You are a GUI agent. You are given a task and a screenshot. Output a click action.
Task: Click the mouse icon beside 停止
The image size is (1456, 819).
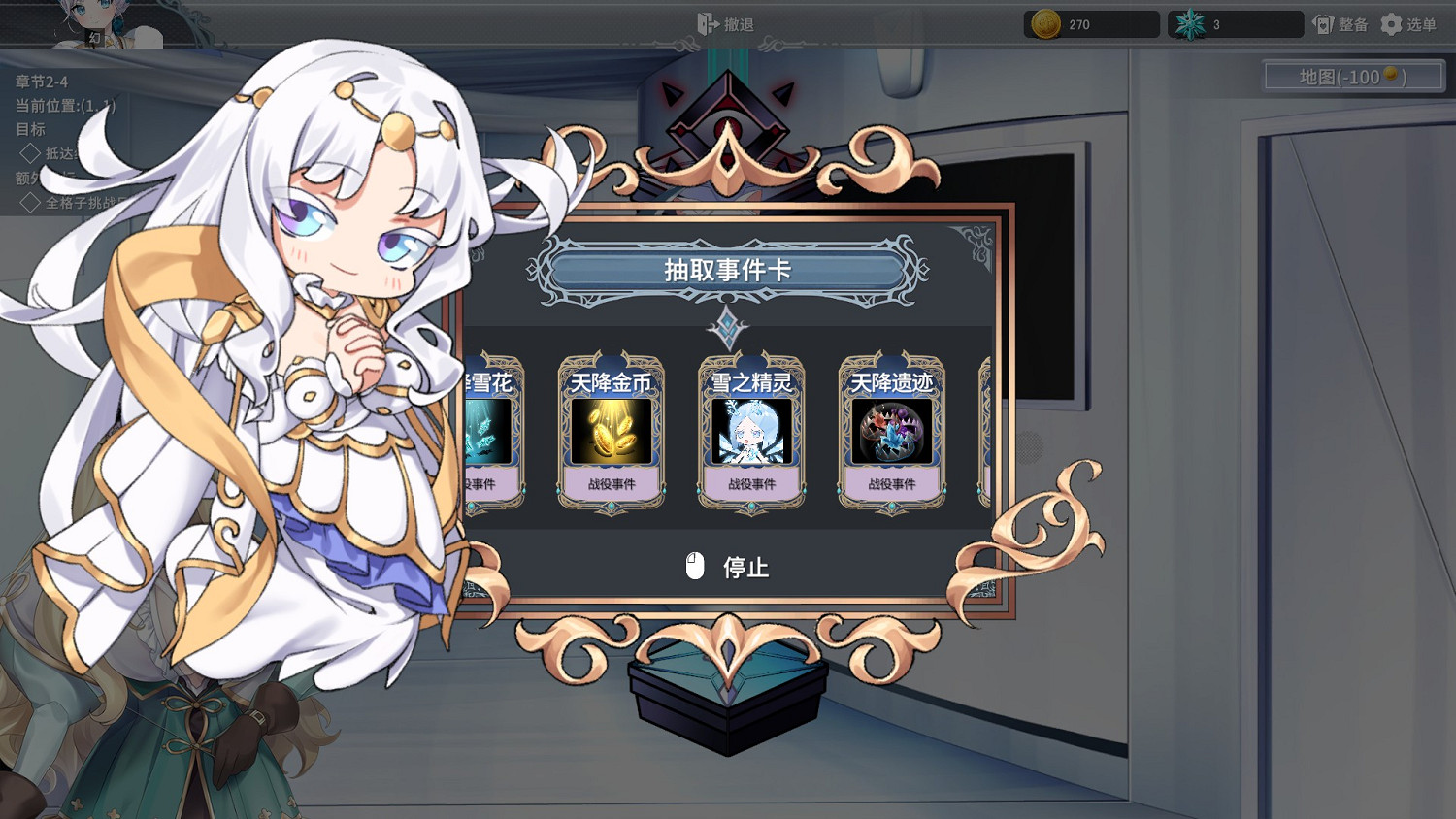[695, 566]
